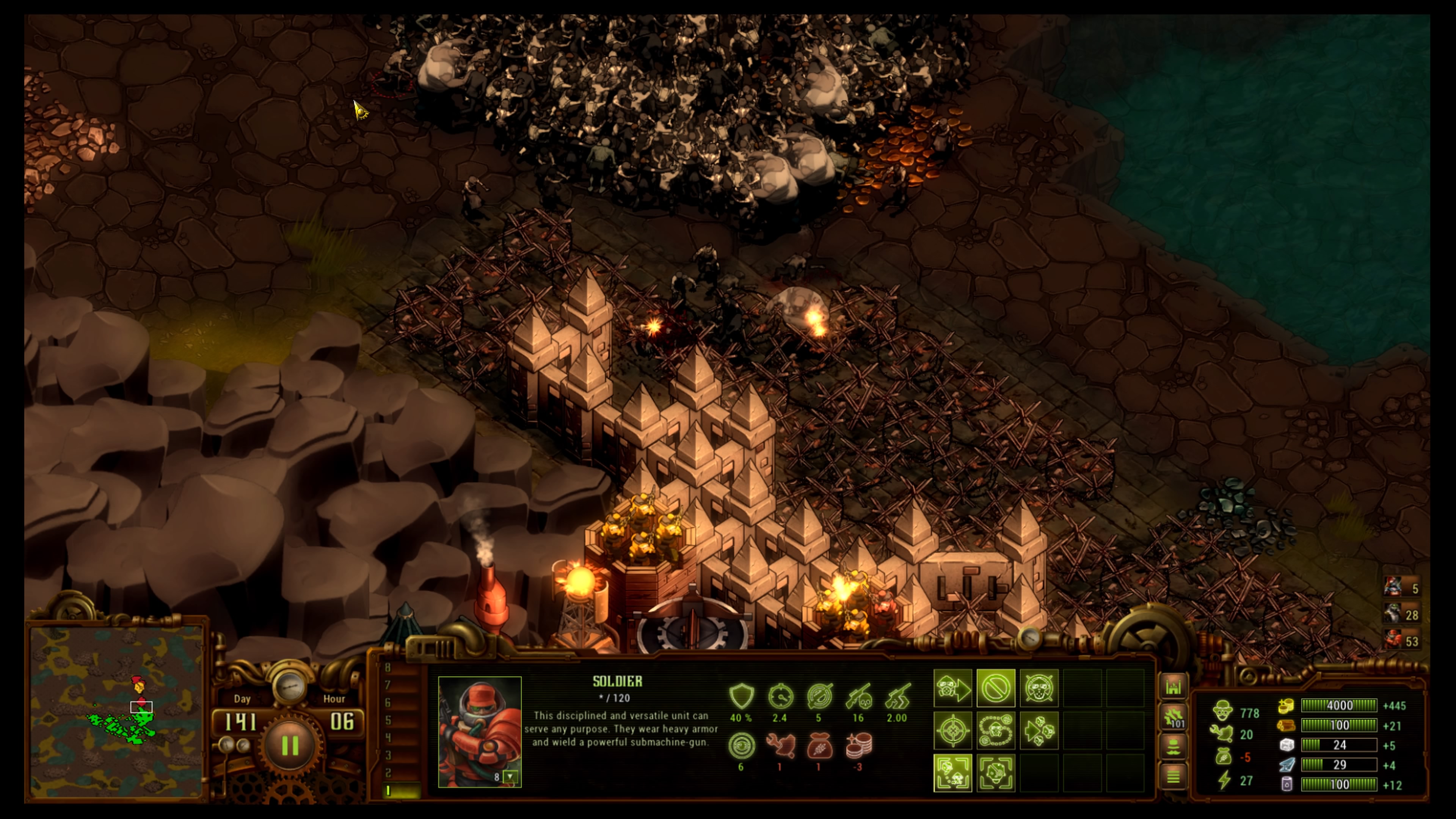
Task: Choose the Hold Position skull command
Action: tap(1038, 689)
